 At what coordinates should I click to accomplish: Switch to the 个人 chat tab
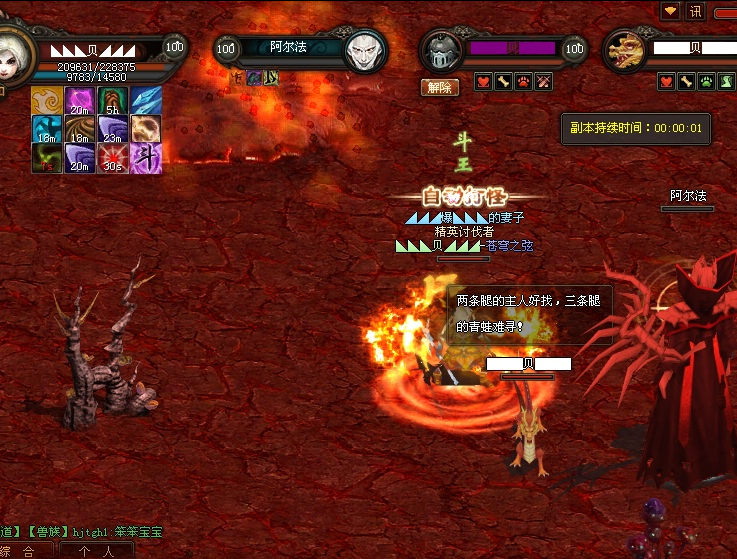tap(97, 551)
